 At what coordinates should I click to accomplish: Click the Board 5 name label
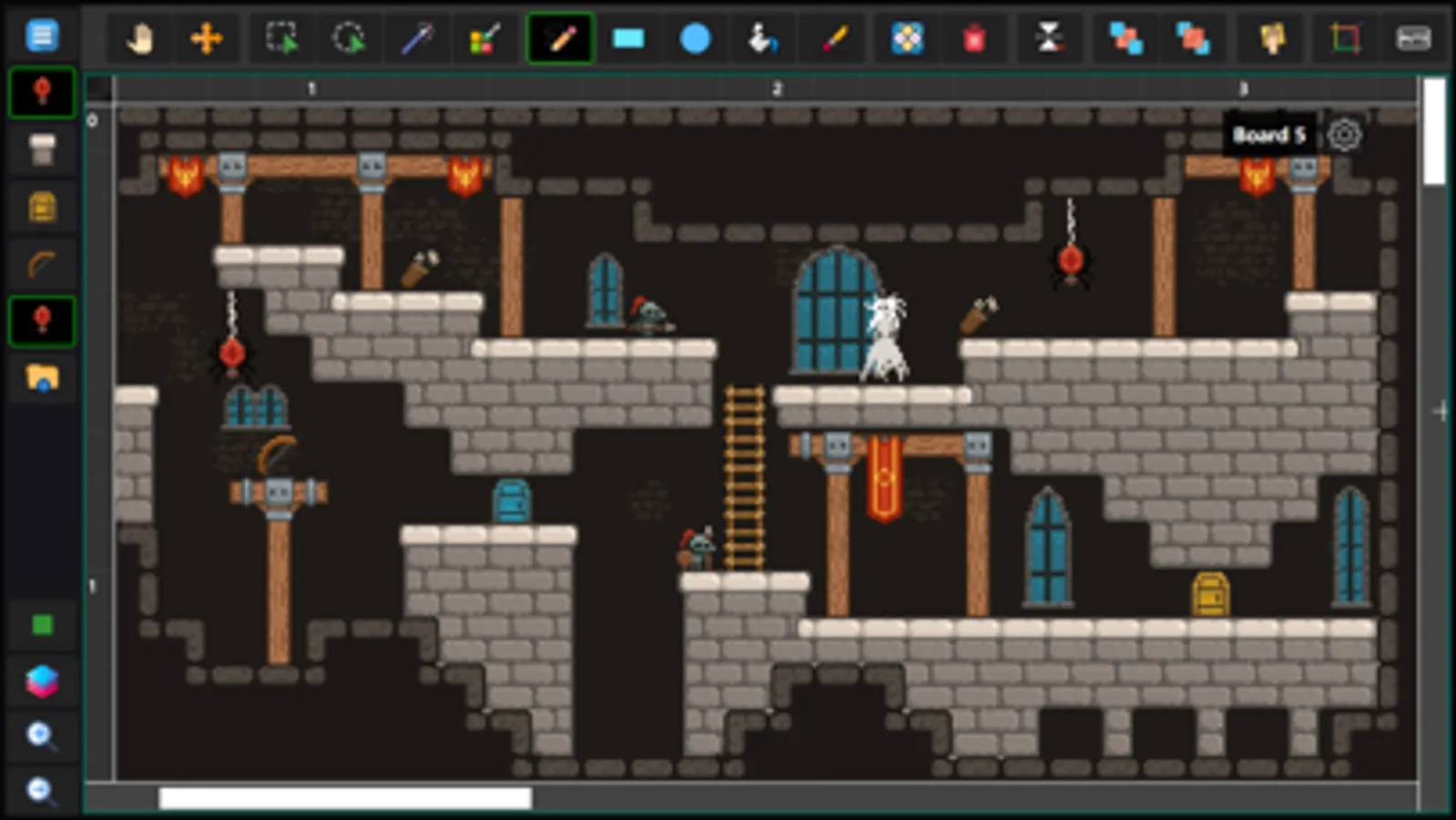click(1269, 135)
